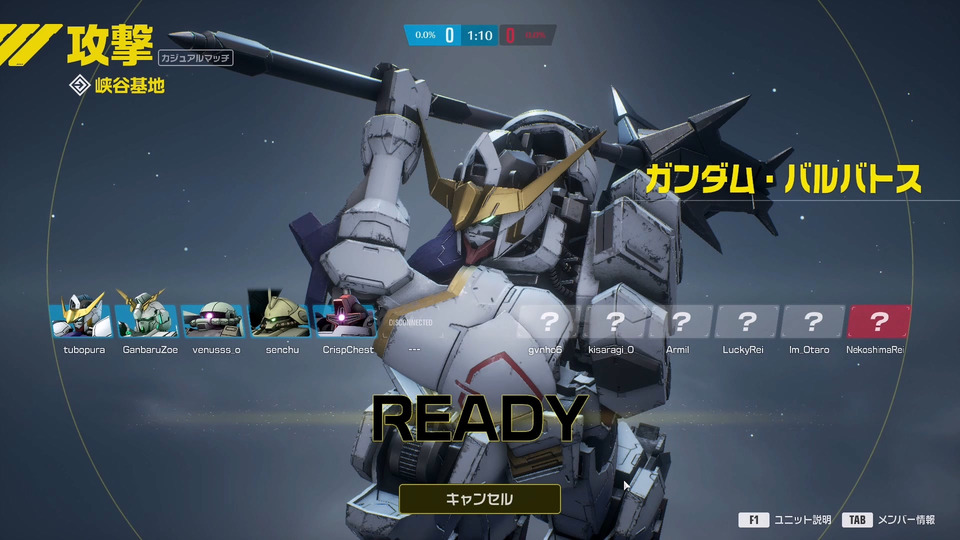Select tubopura's unit portrait
Viewport: 960px width, 540px height.
point(81,320)
